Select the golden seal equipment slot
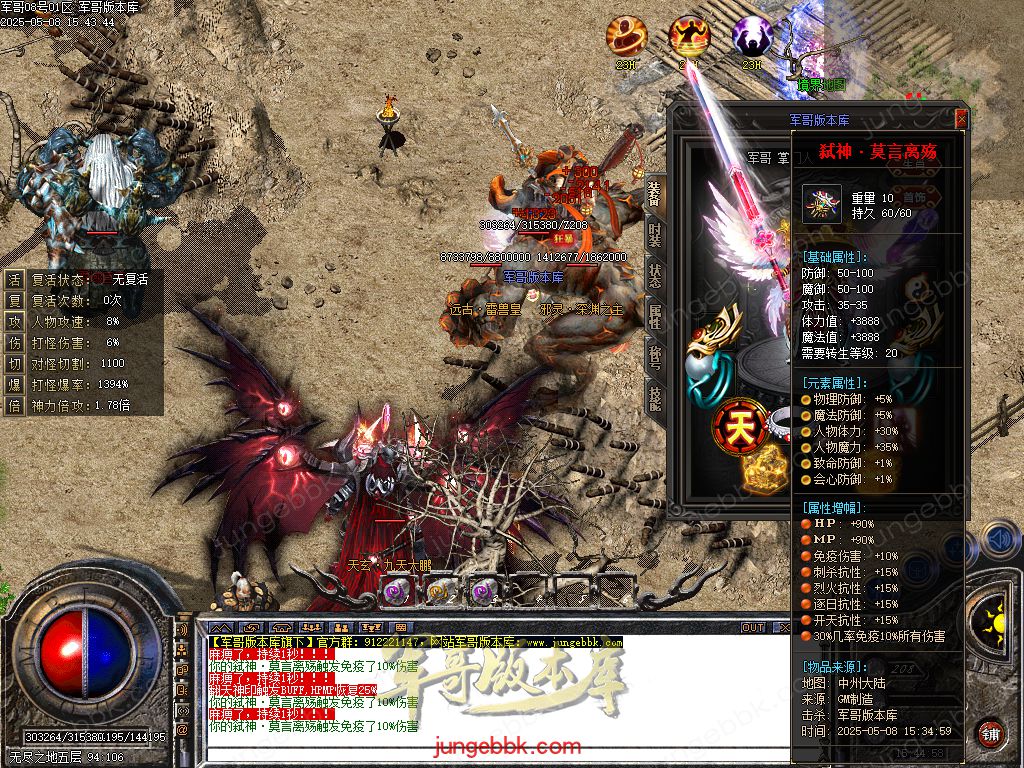This screenshot has width=1024, height=768. click(x=765, y=470)
